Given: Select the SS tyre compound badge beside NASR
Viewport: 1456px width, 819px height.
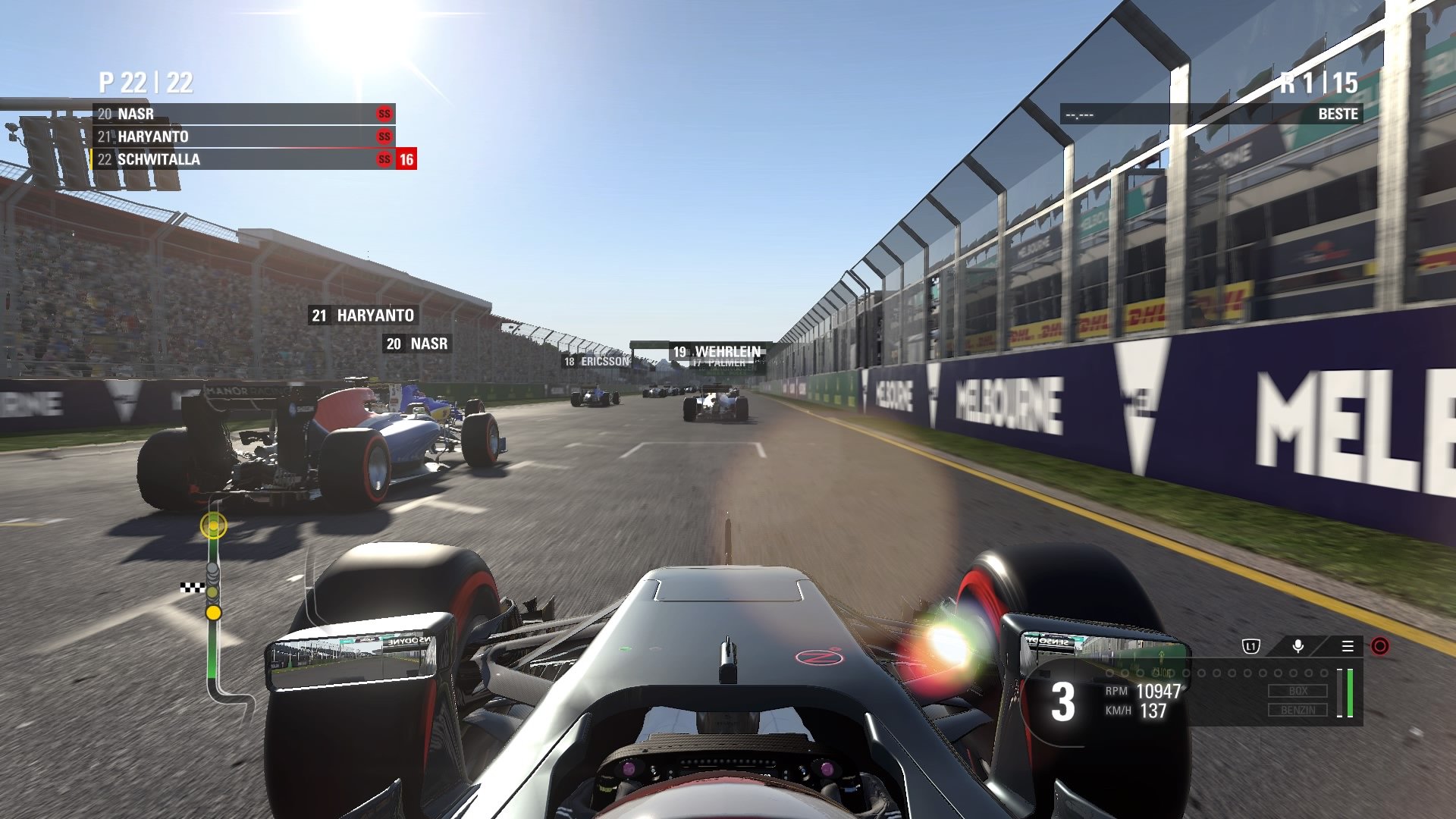Looking at the screenshot, I should [x=383, y=114].
